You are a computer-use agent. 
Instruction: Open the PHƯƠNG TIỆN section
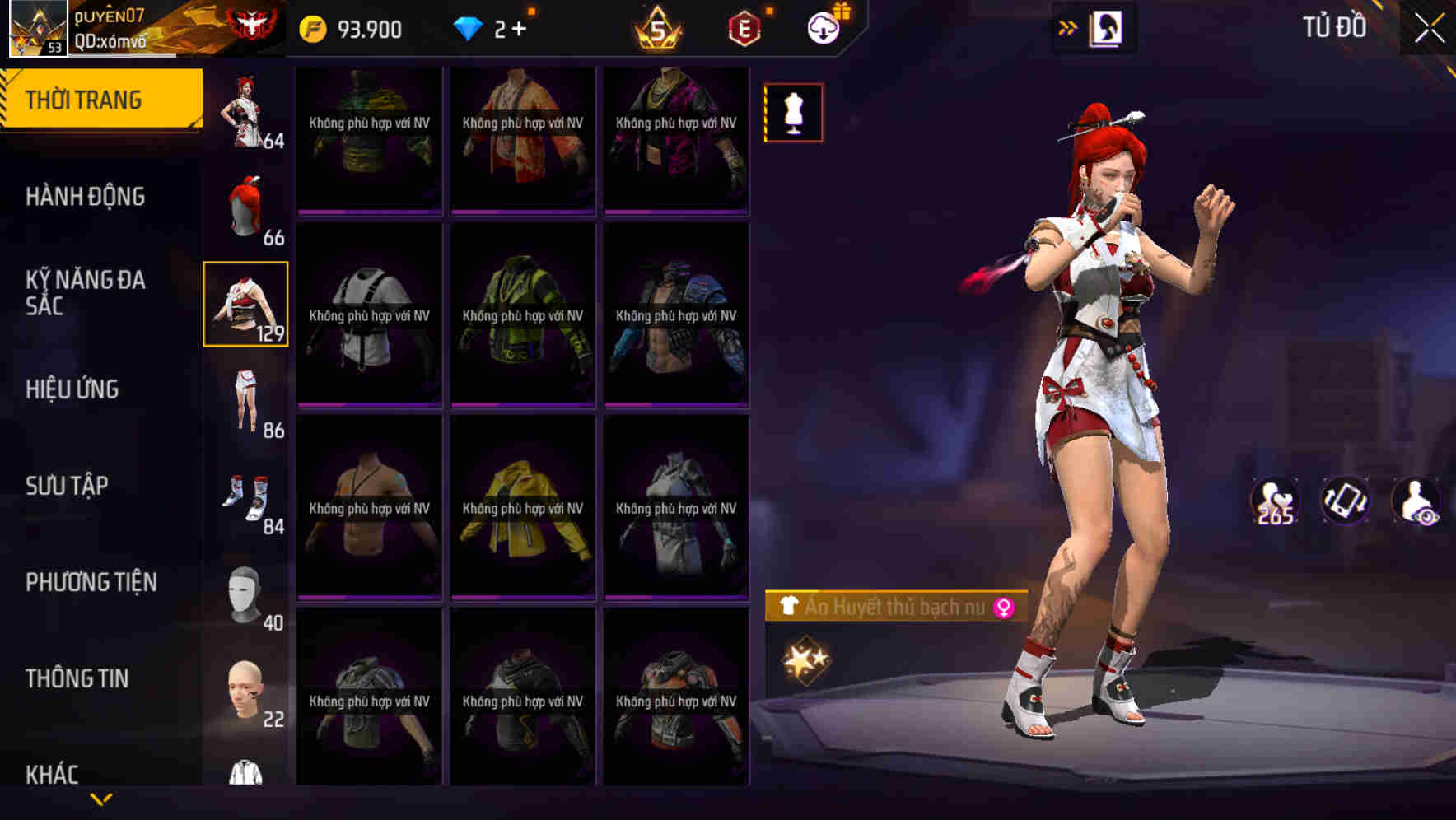click(x=91, y=581)
